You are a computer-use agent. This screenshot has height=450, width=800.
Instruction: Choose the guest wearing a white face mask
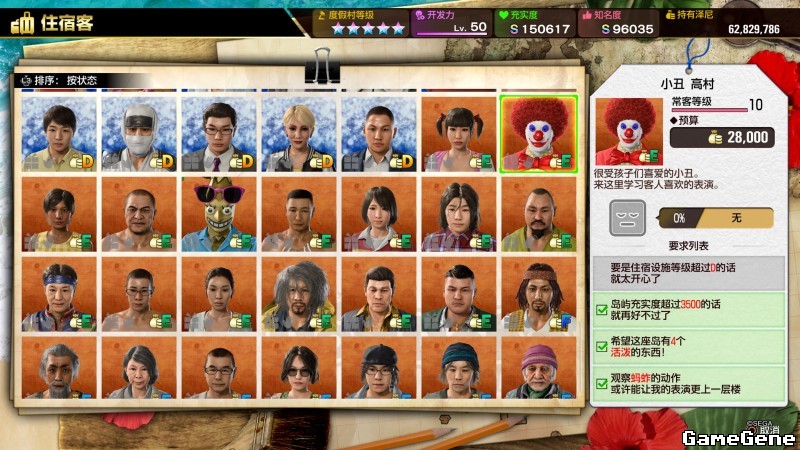point(138,132)
